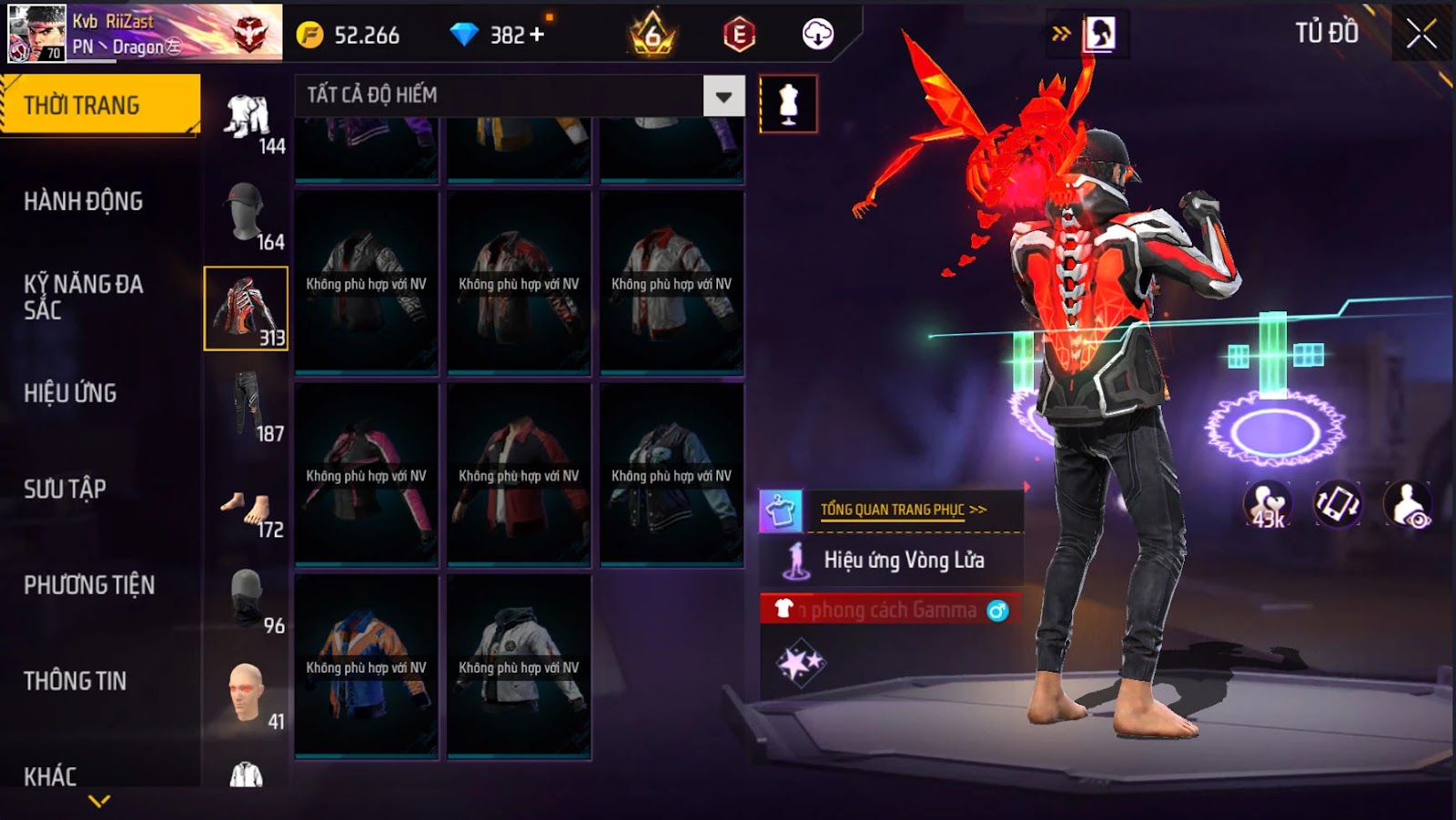
Task: Select the blue and orange jacket thumbnail
Action: coord(367,666)
